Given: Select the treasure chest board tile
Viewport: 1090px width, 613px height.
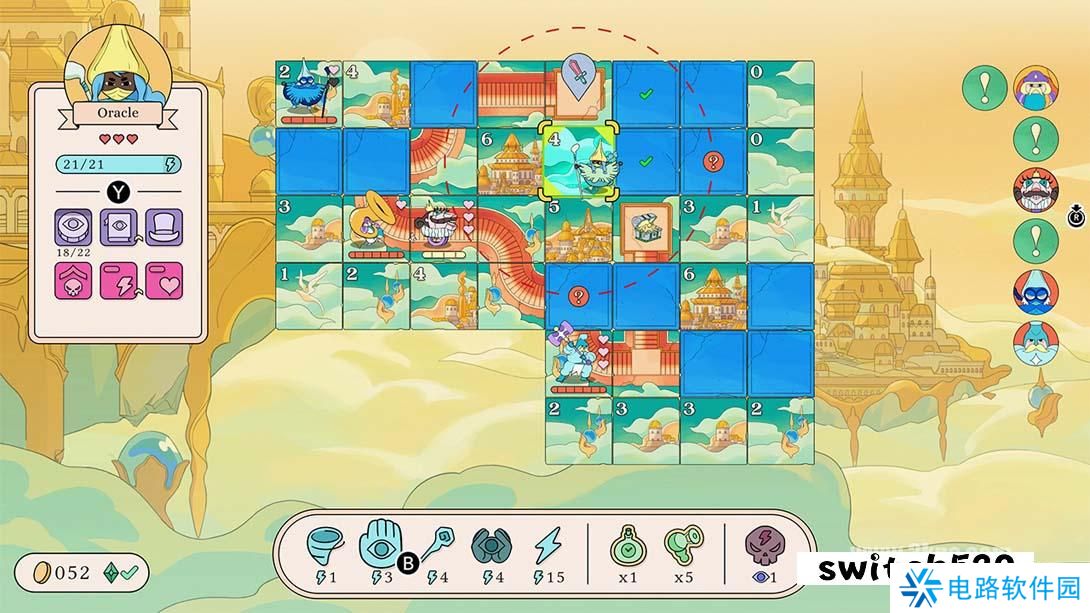Looking at the screenshot, I should pos(645,229).
